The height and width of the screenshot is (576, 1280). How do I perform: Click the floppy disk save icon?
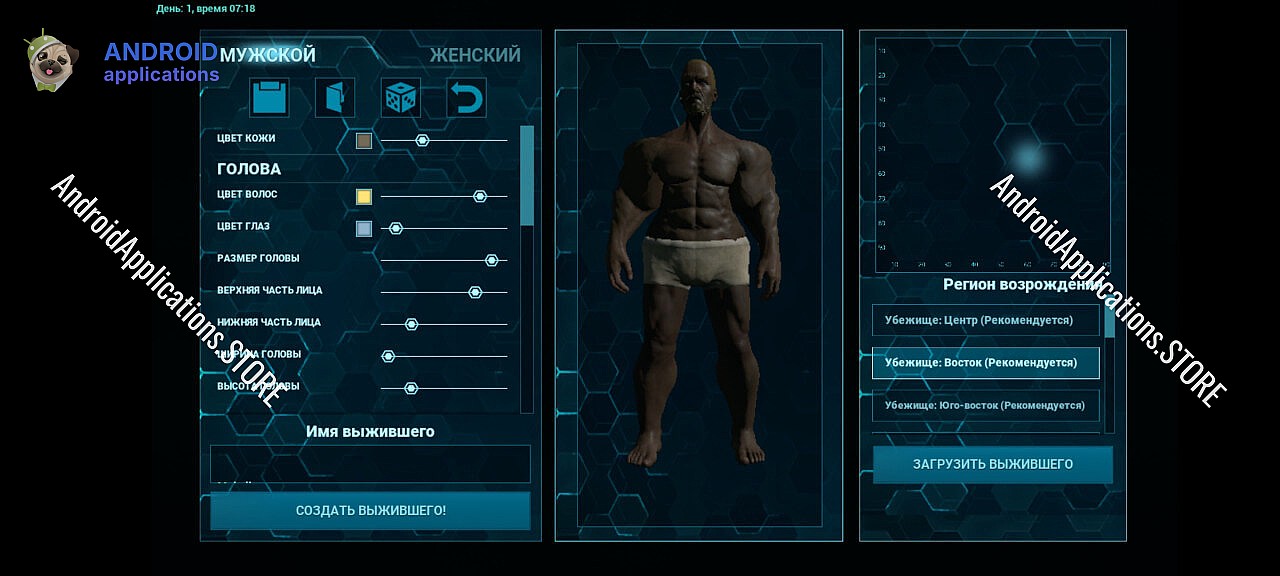click(269, 98)
